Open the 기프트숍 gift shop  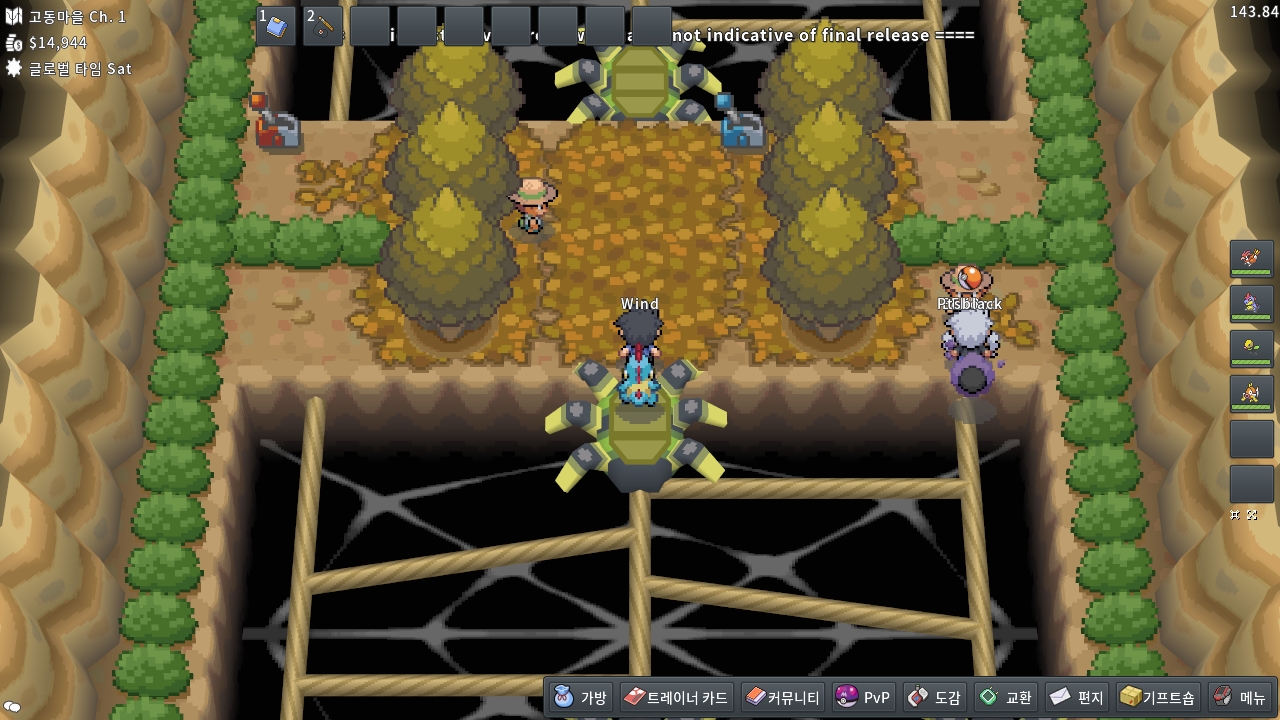tap(1157, 697)
